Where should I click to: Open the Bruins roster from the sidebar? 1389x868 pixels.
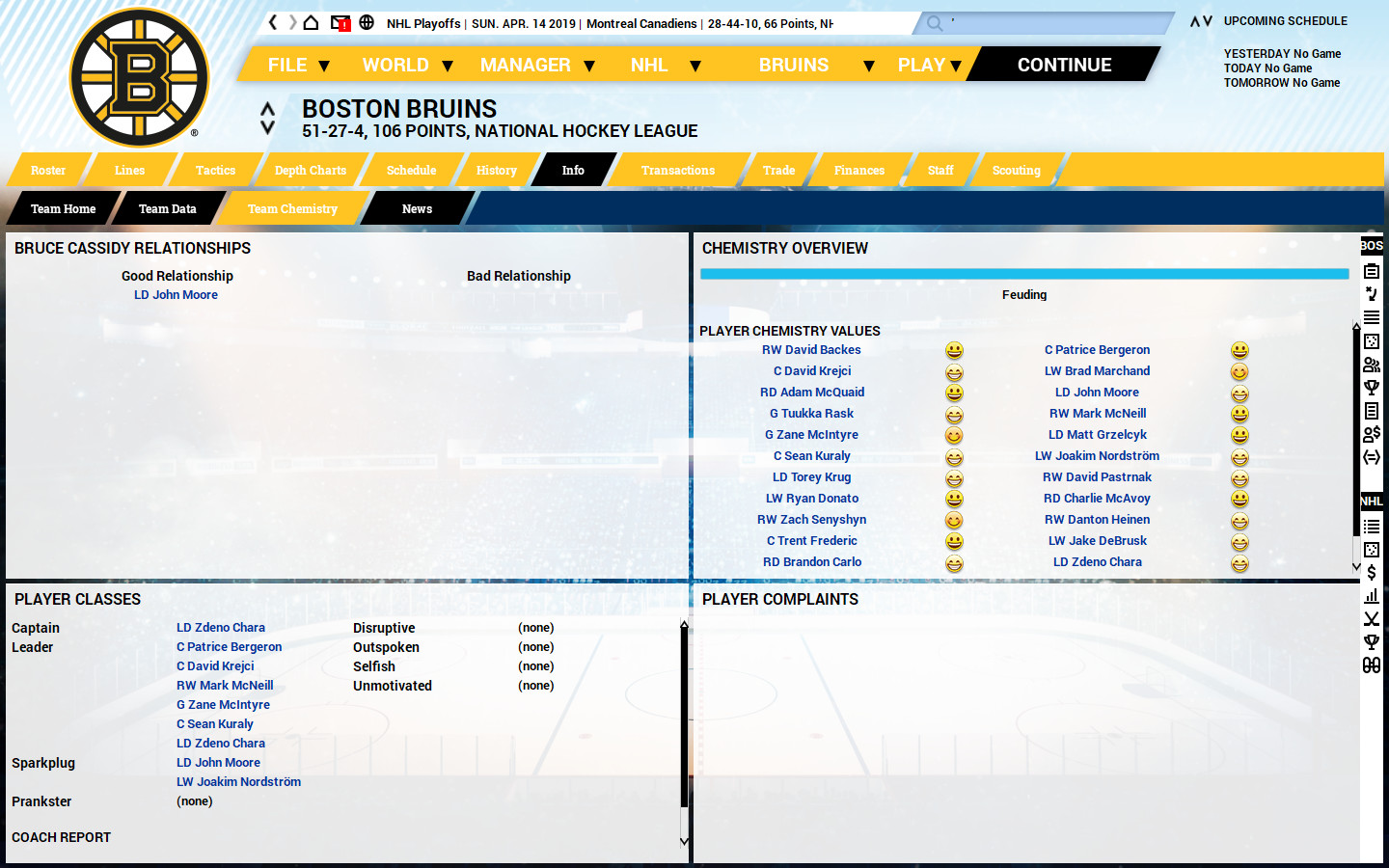(x=1372, y=271)
